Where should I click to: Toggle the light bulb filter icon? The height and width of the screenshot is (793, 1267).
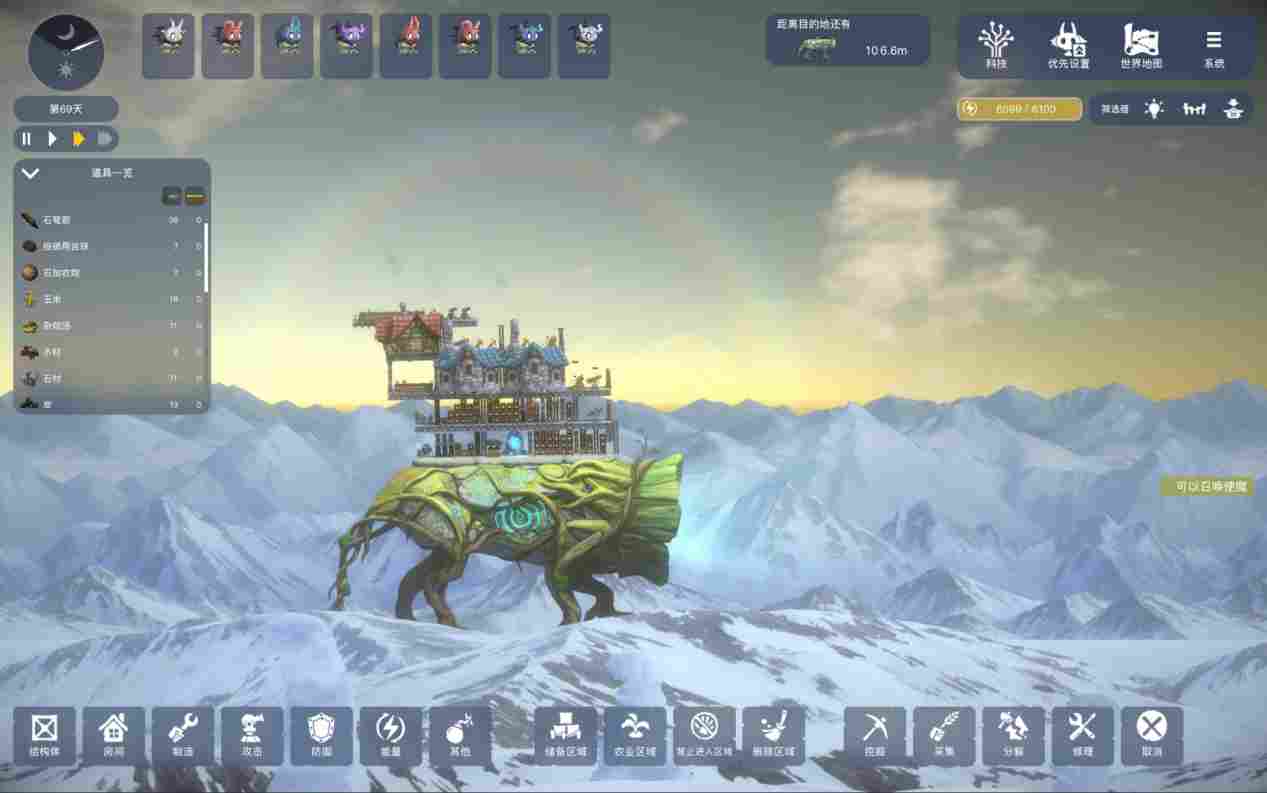click(1155, 109)
